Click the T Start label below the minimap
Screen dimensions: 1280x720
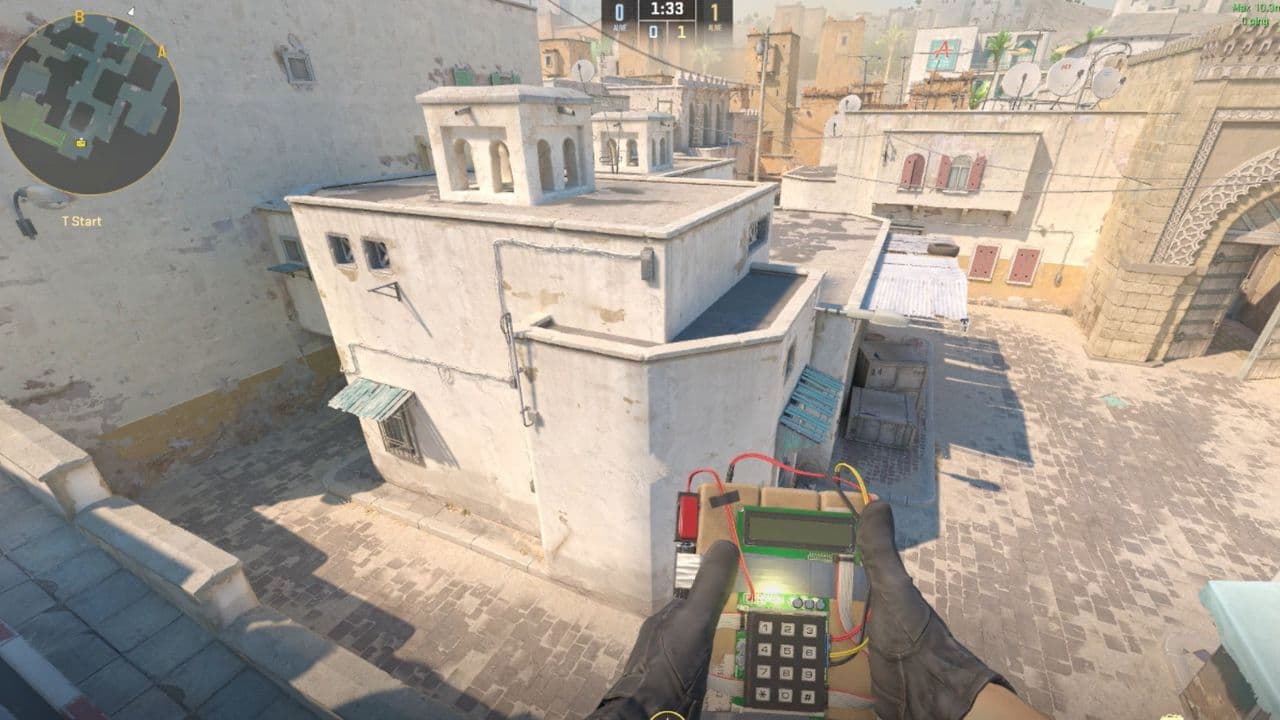point(80,221)
